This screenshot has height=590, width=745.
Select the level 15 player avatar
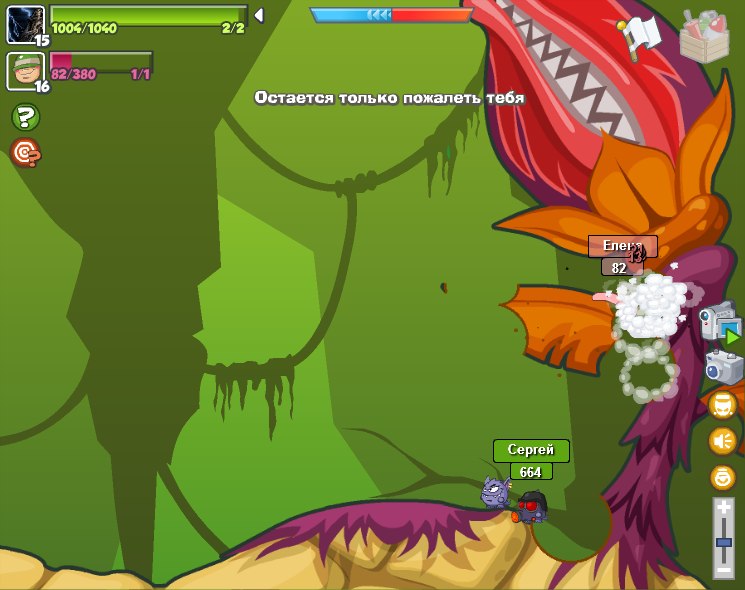(x=25, y=24)
